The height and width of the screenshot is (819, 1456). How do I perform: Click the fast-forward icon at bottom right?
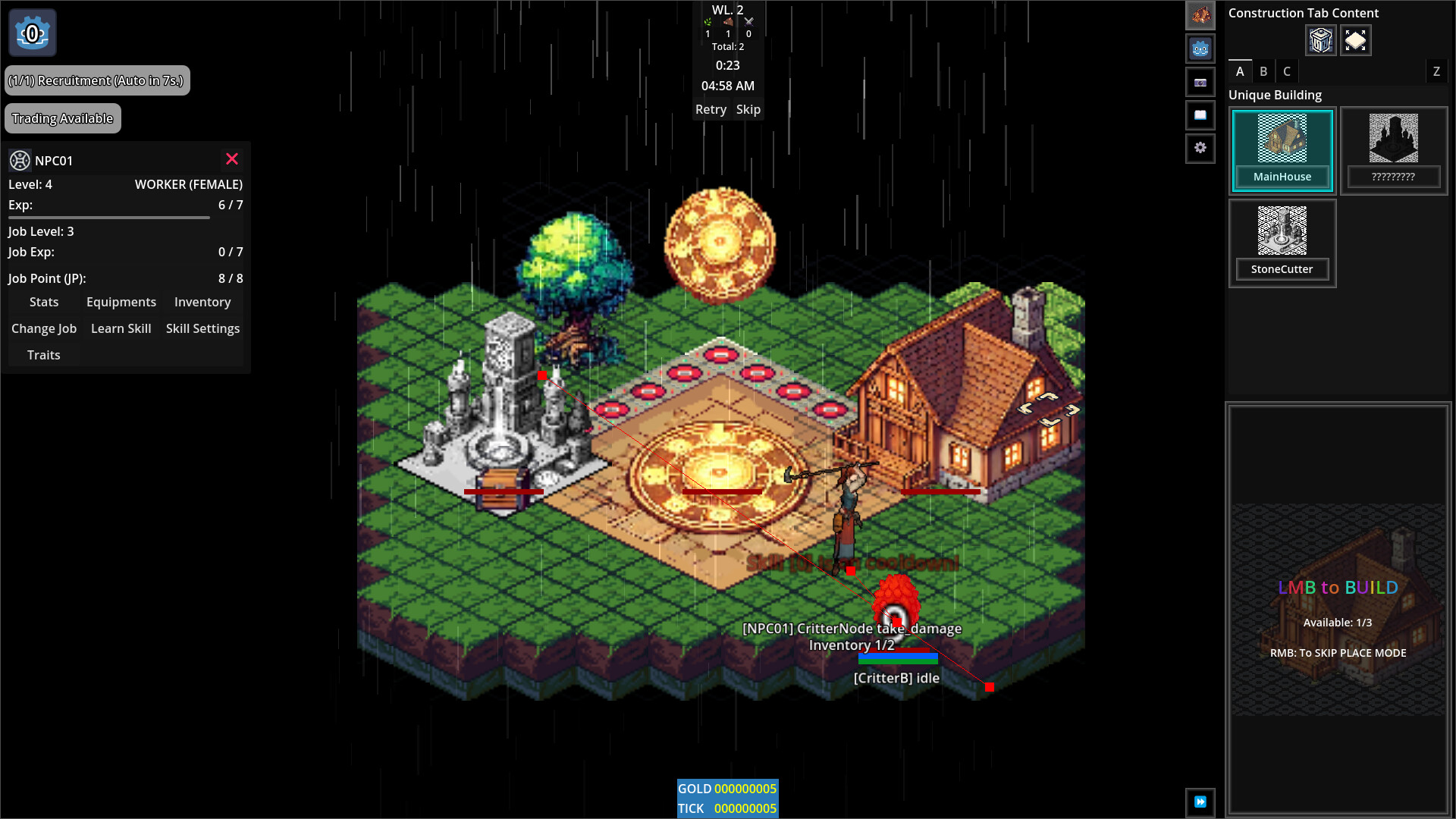[1200, 802]
